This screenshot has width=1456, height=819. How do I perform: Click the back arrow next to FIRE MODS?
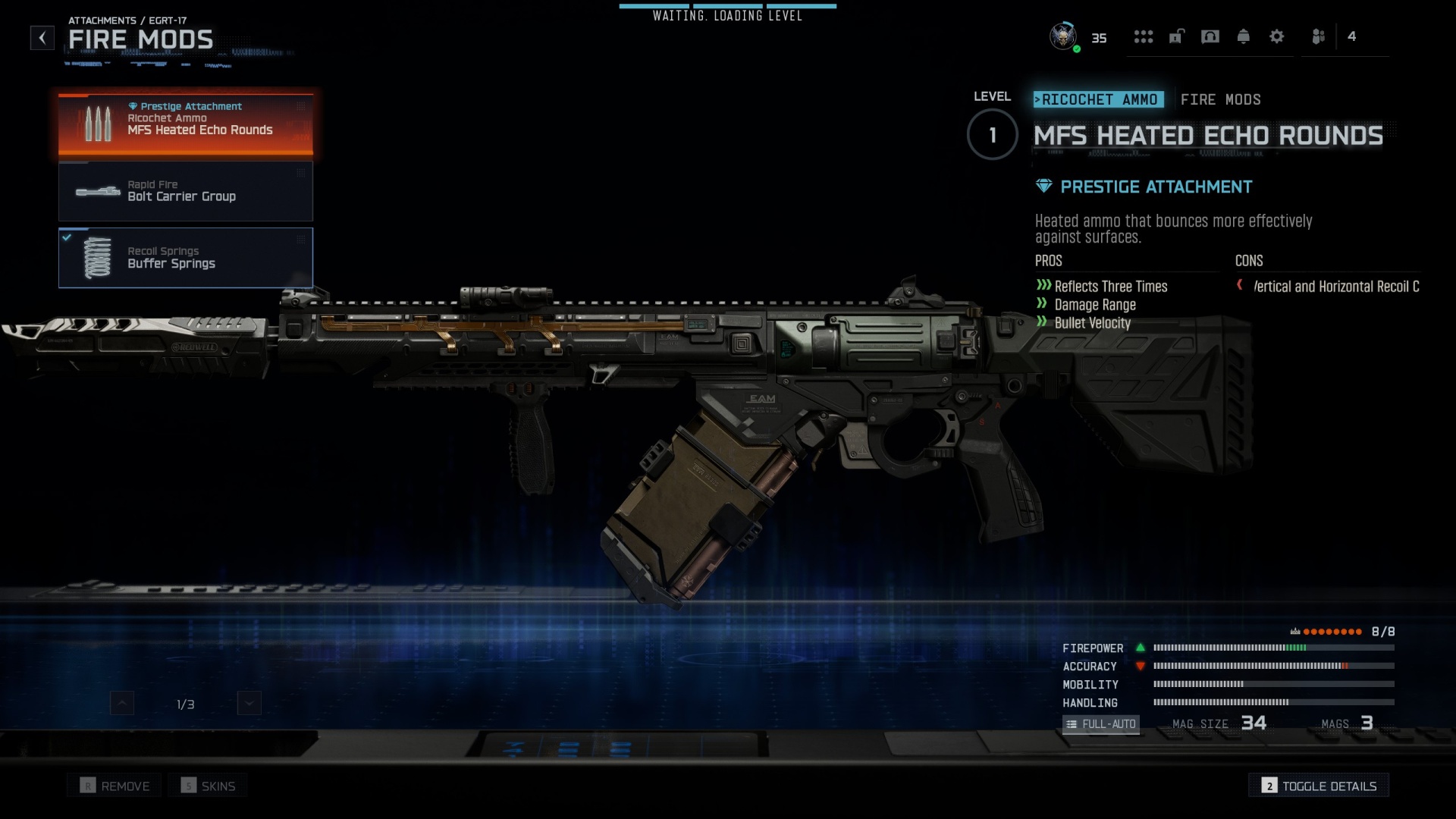tap(42, 38)
